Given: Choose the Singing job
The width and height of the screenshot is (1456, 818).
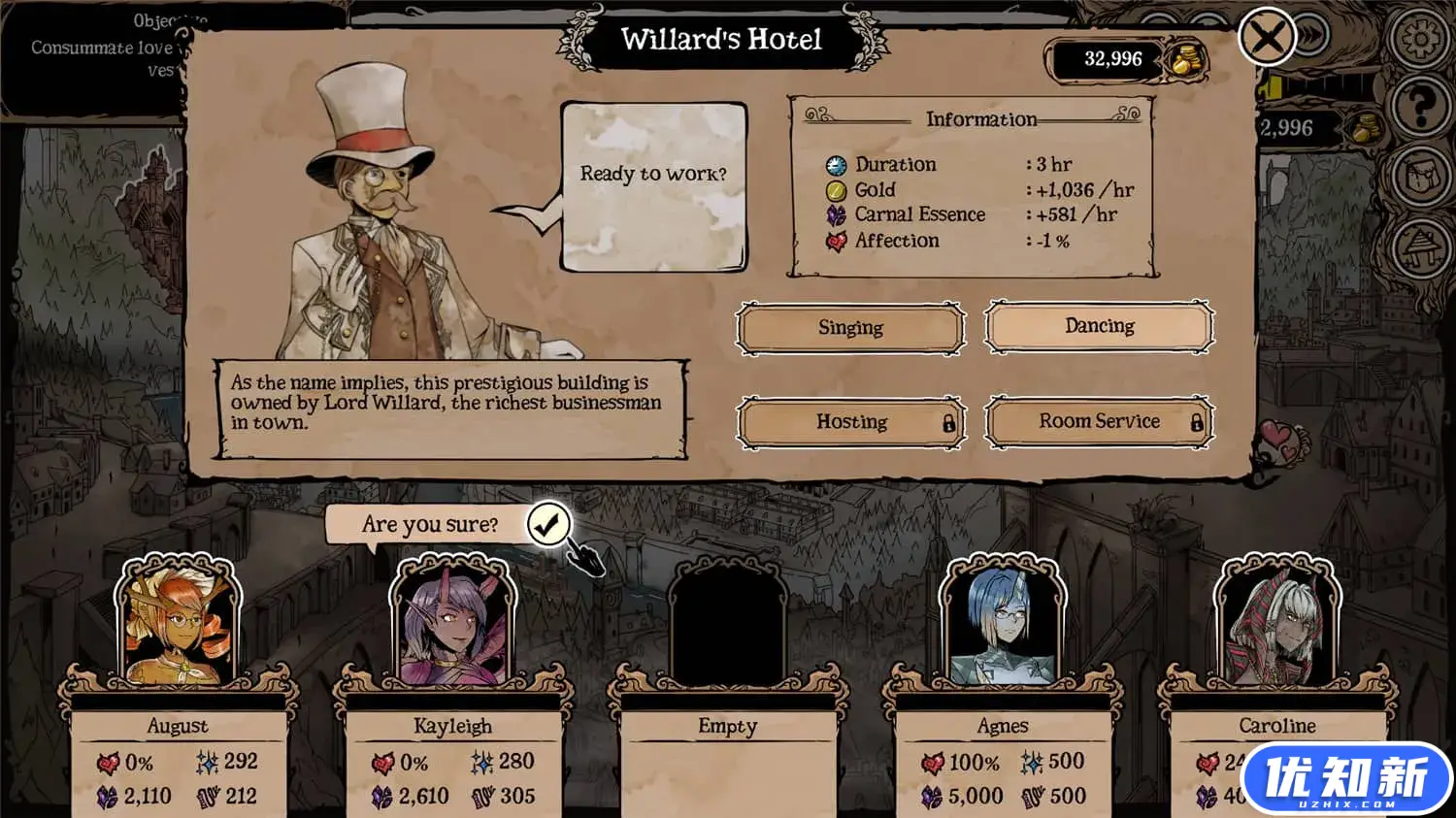Looking at the screenshot, I should 850,328.
